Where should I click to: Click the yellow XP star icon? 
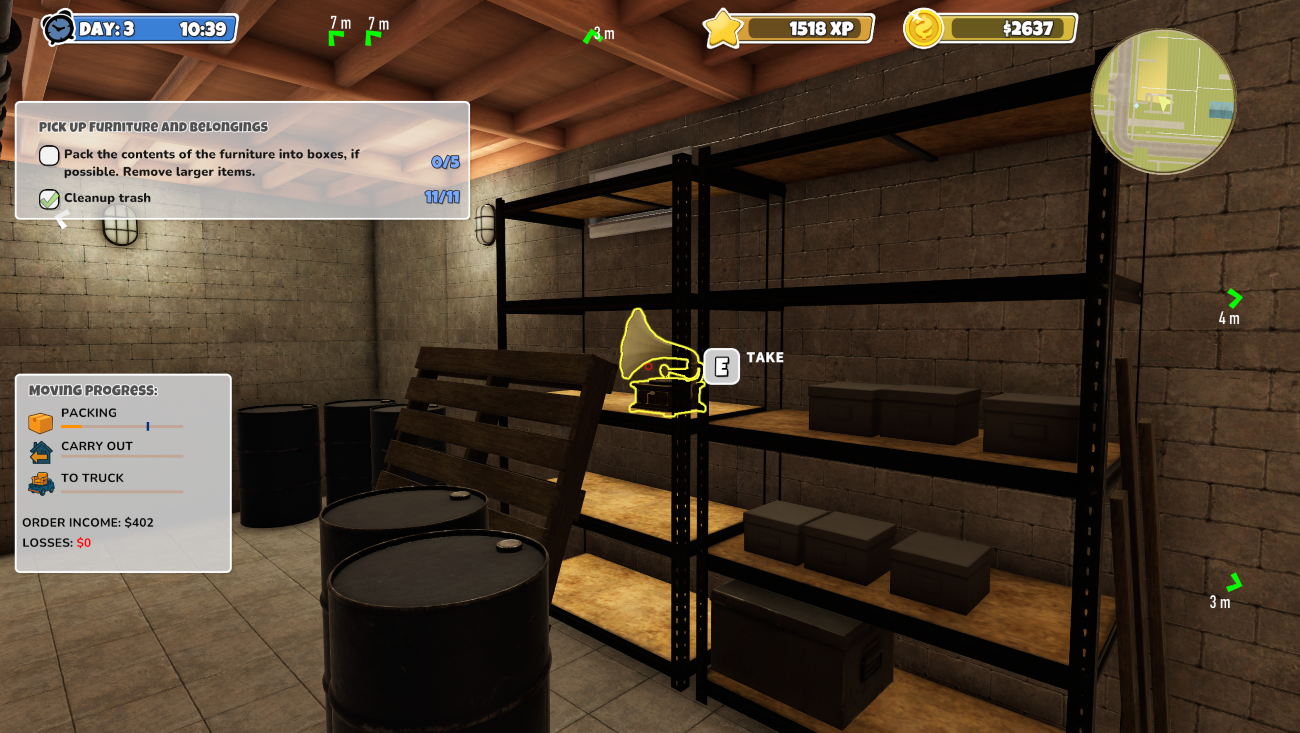click(x=721, y=28)
